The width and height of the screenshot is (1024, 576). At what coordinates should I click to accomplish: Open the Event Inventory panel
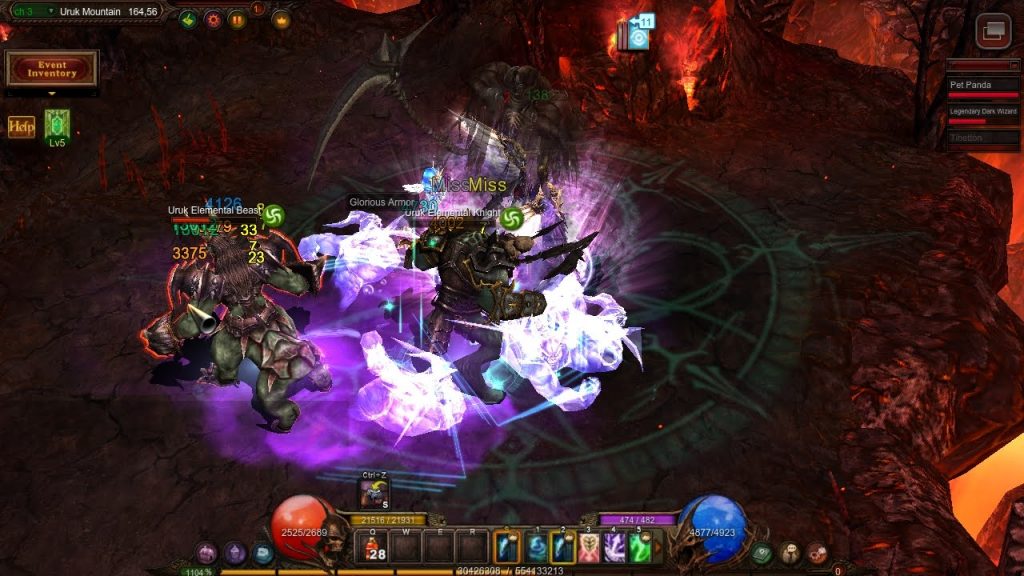click(52, 68)
